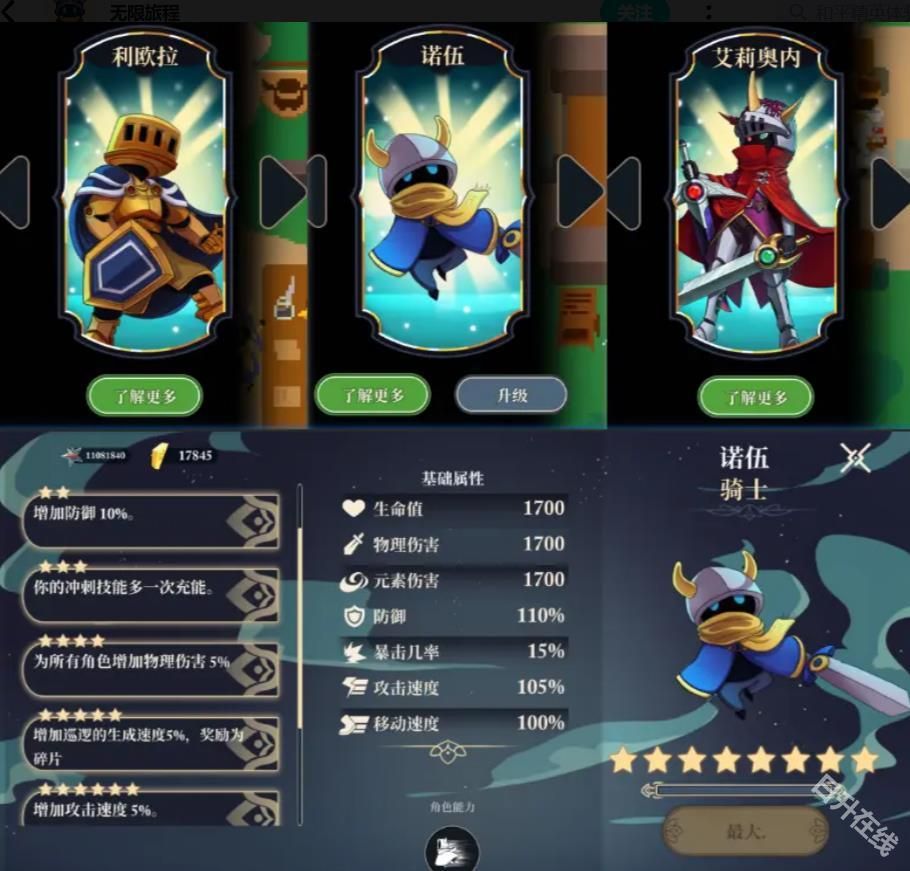Select the 增加防御 10% upgrade row

pyautogui.click(x=150, y=520)
